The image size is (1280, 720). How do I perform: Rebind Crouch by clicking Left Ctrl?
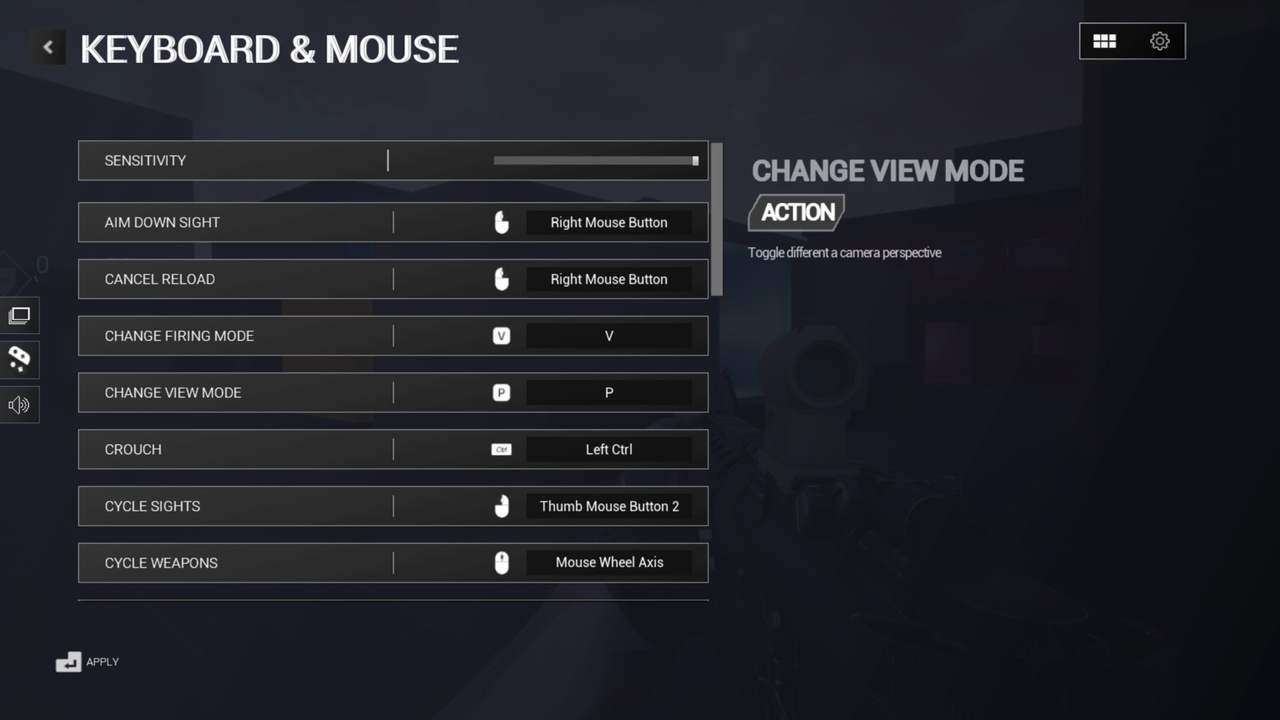click(610, 449)
